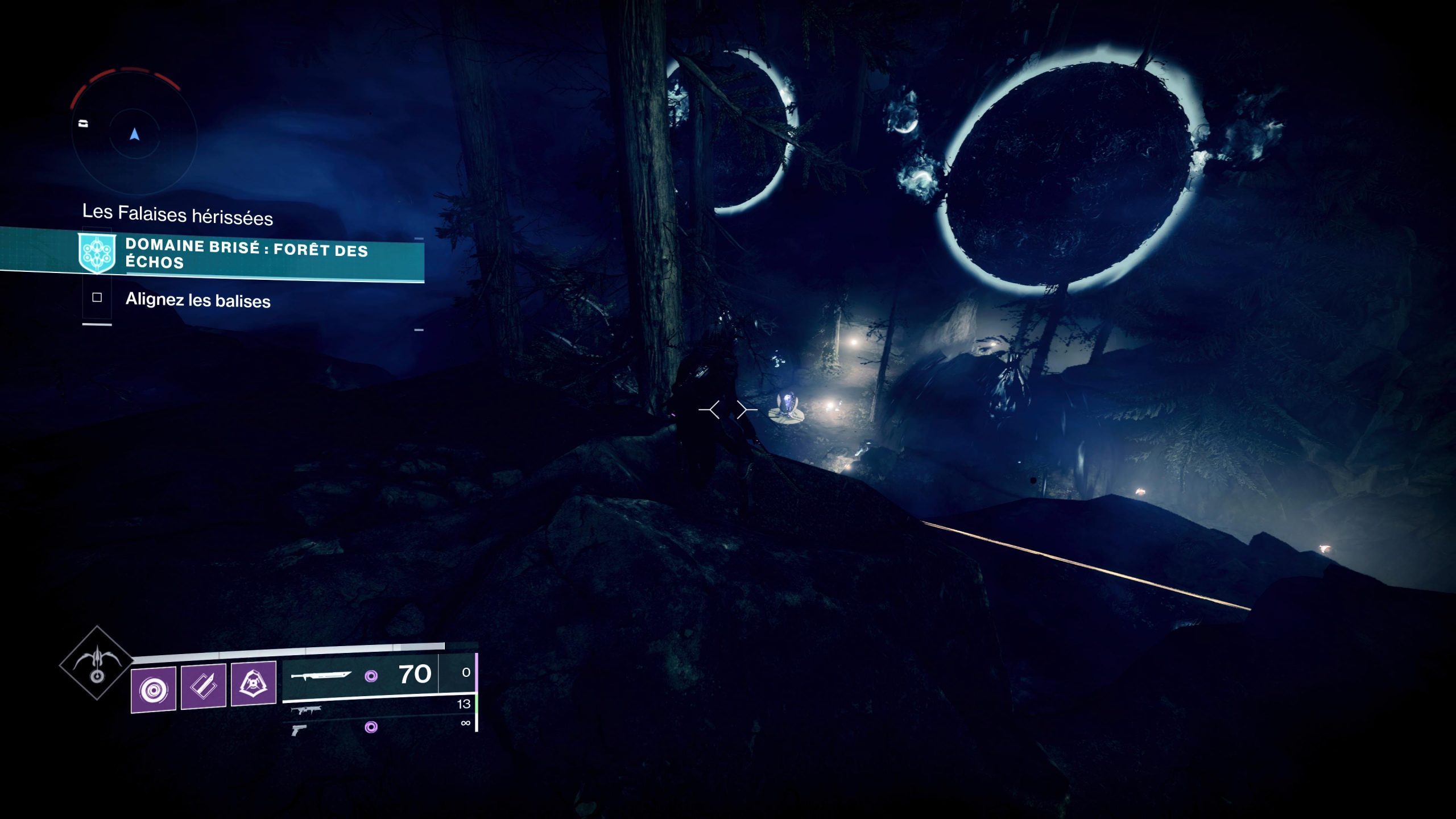Use the knife melee ability icon
Image resolution: width=1456 pixels, height=819 pixels.
204,686
